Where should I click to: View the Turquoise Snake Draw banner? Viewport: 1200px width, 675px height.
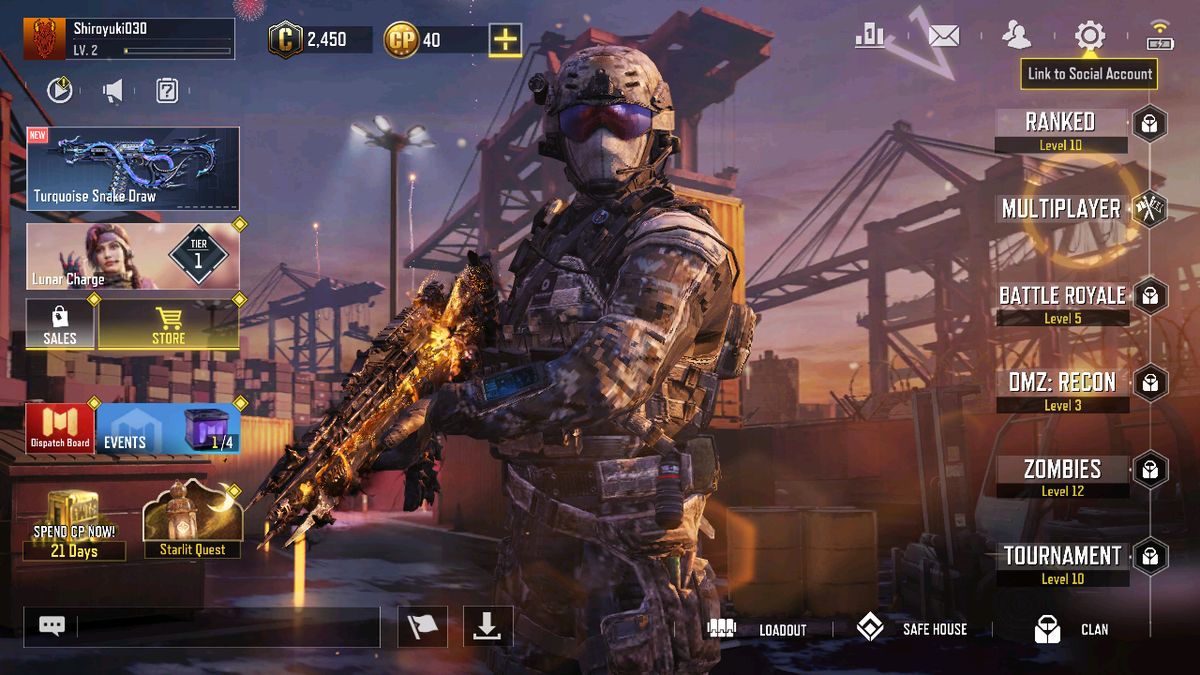pyautogui.click(x=133, y=168)
